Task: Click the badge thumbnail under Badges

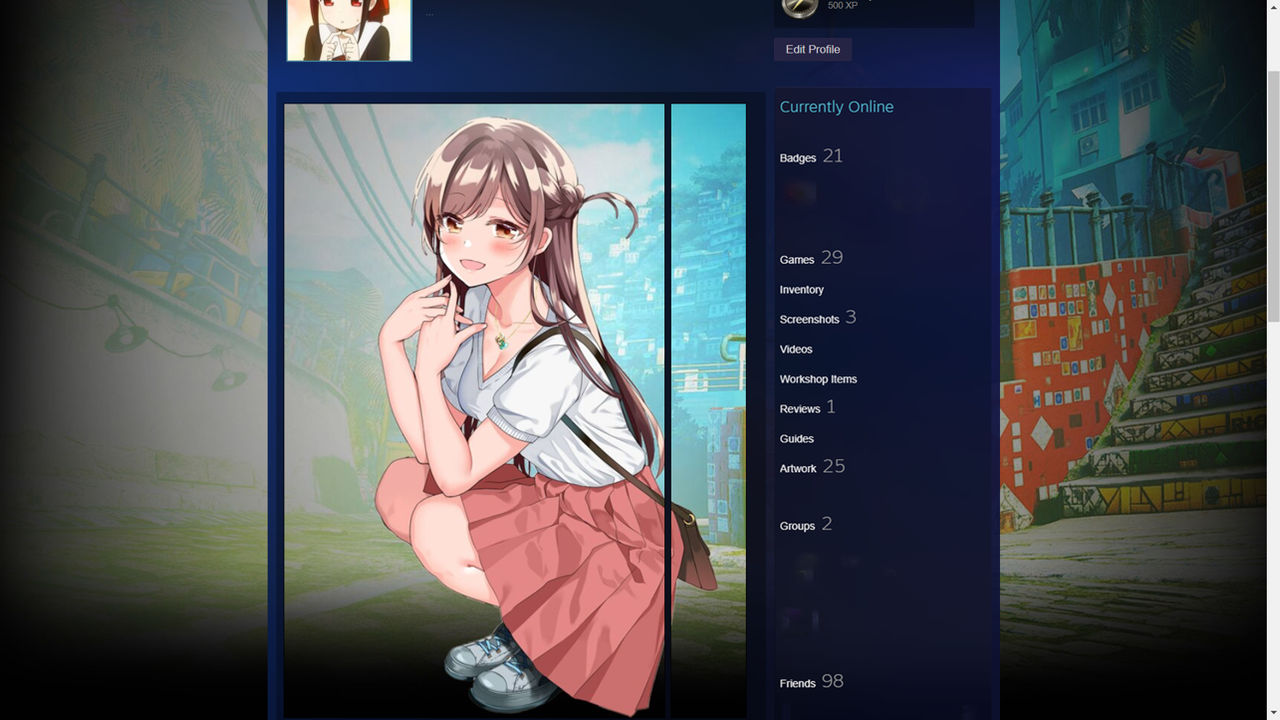Action: [797, 193]
